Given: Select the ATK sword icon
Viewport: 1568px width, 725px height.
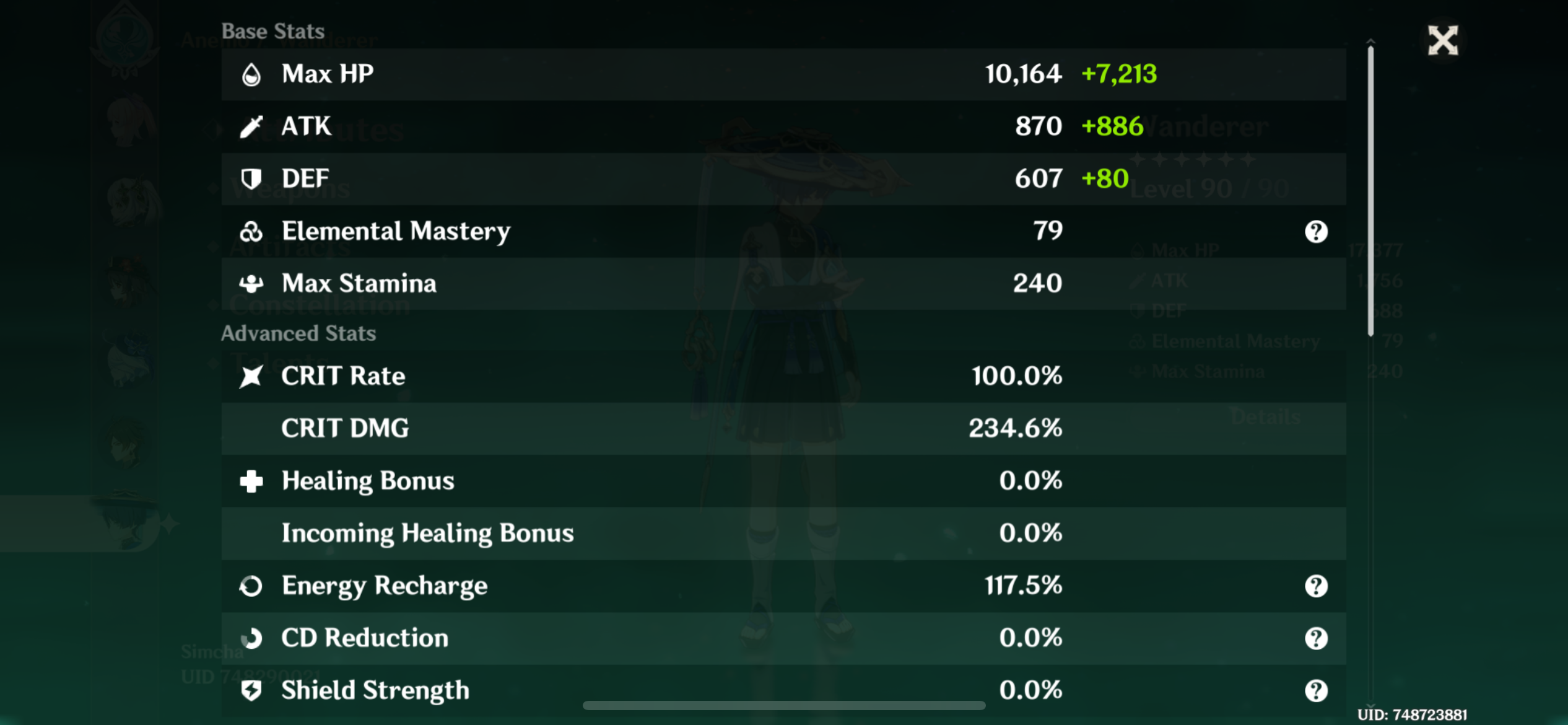Looking at the screenshot, I should tap(251, 126).
